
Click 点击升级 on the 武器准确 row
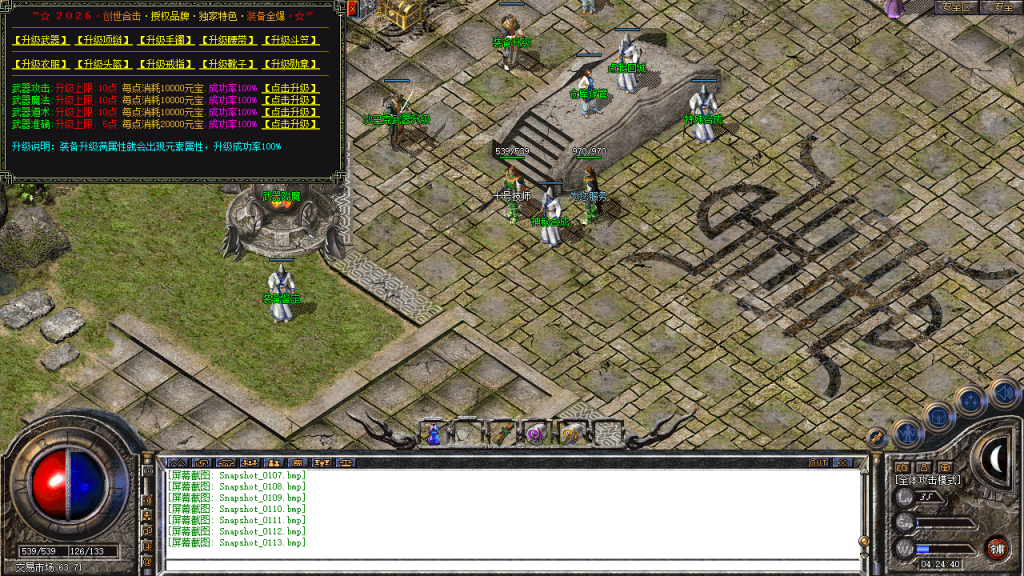[x=290, y=124]
